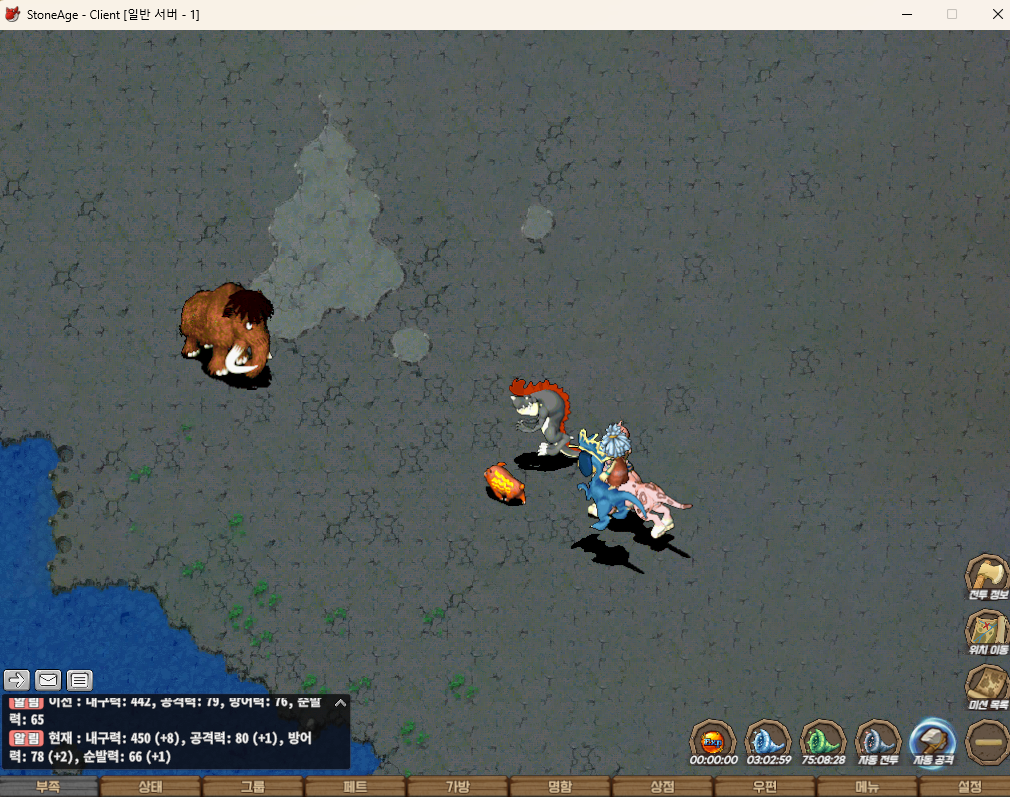Viewport: 1010px width, 797px height.
Task: Open the 페트 (pet) menu
Action: click(x=355, y=787)
